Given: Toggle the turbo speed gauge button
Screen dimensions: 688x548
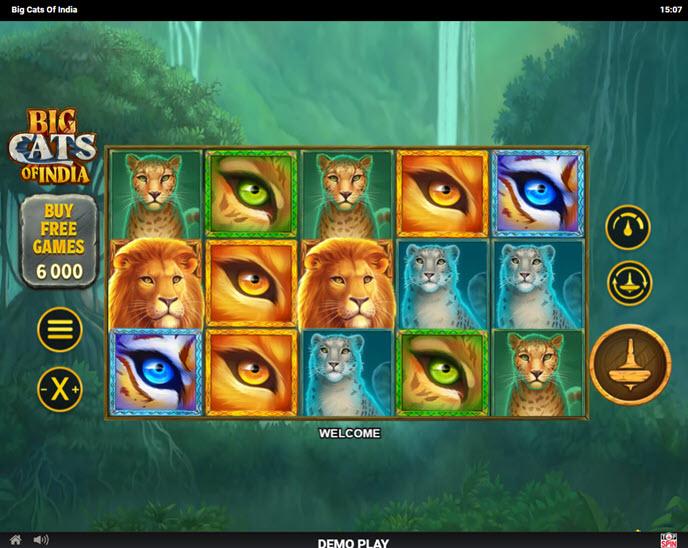Looking at the screenshot, I should (x=628, y=227).
